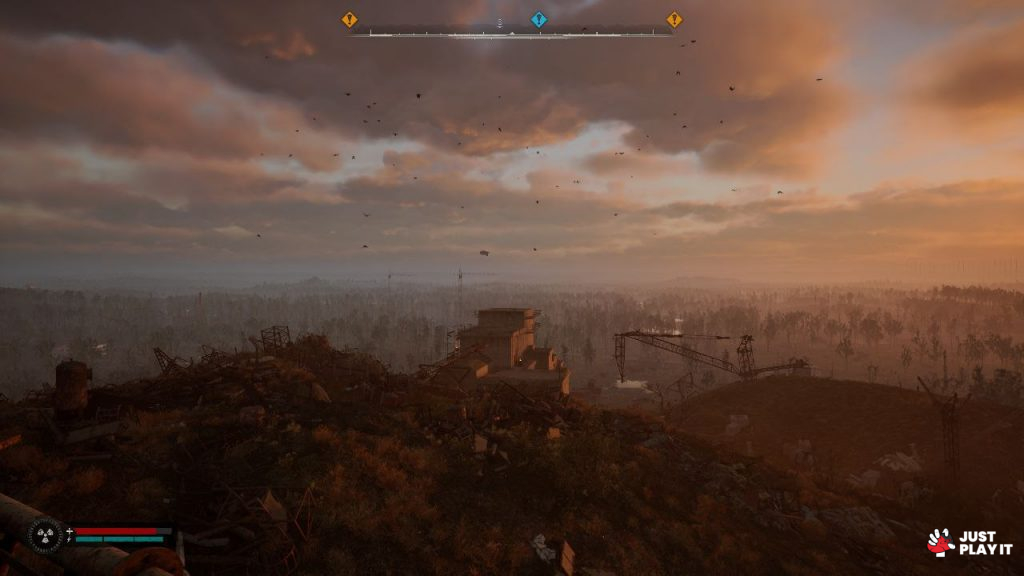Select the radiation trefoil gauge icon
The height and width of the screenshot is (576, 1024).
(x=45, y=535)
